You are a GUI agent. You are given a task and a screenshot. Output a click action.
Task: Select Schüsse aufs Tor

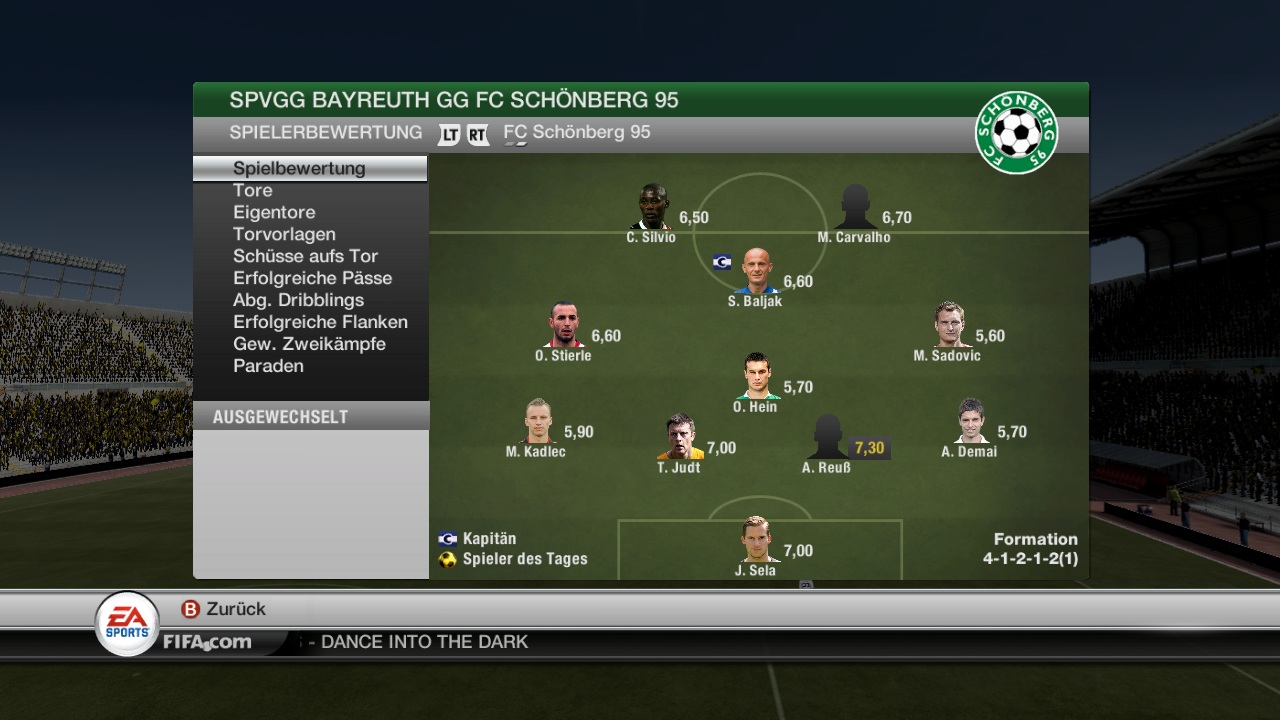tap(305, 256)
